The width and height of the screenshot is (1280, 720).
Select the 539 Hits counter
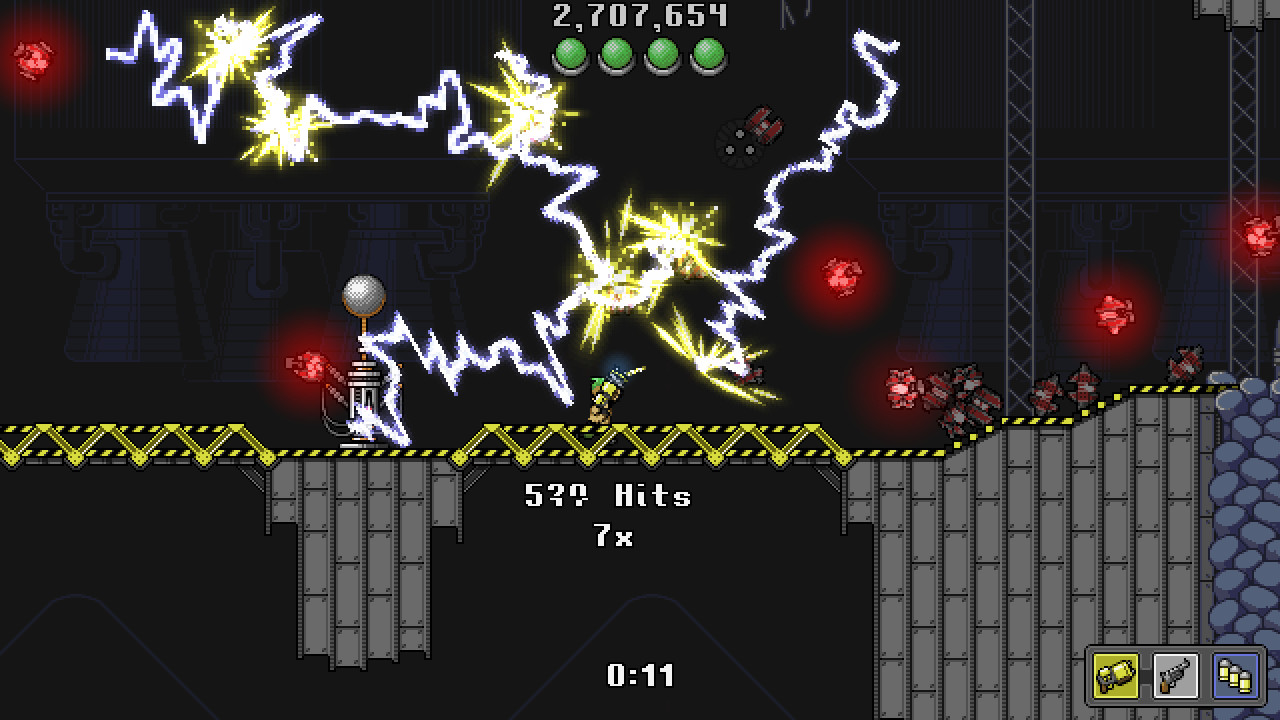[608, 496]
